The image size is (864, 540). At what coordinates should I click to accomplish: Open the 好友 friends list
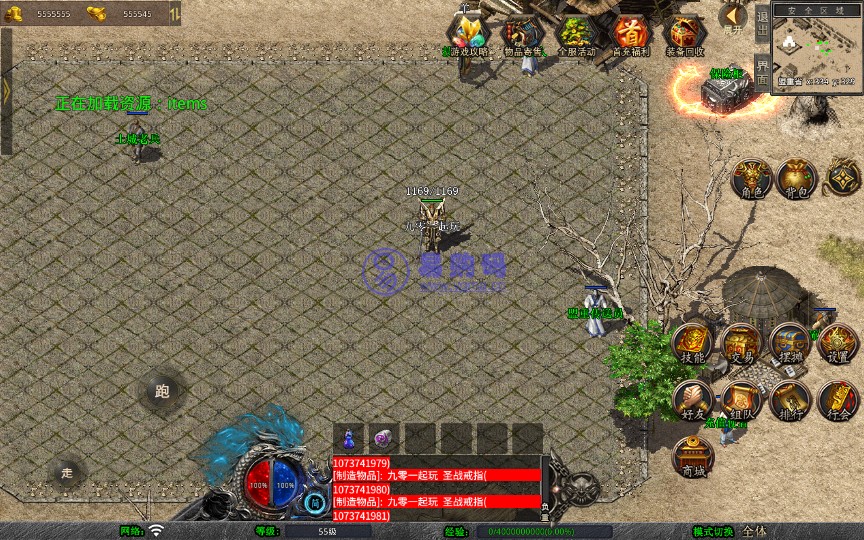tap(692, 400)
